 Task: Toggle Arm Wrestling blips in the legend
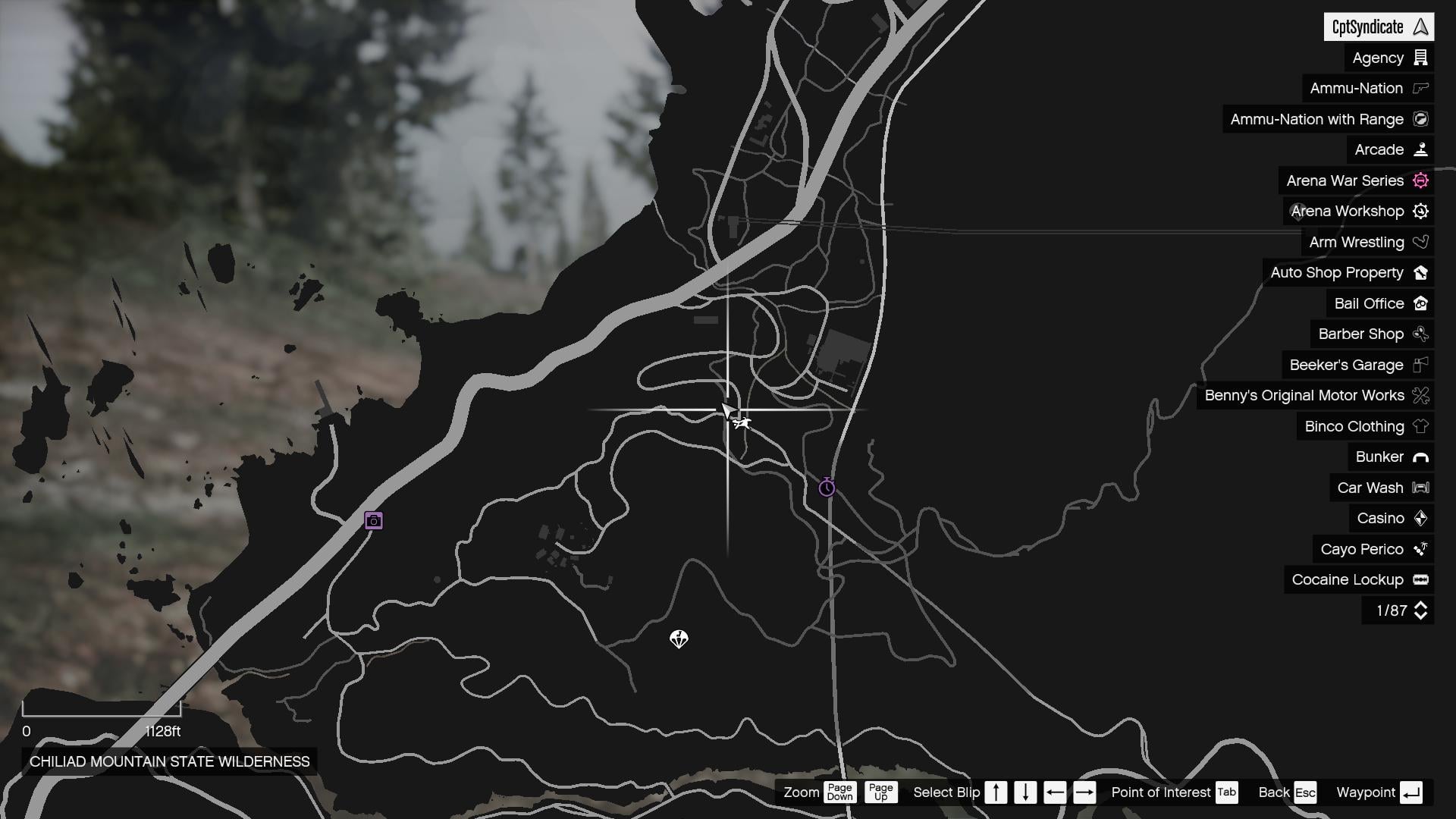1421,242
